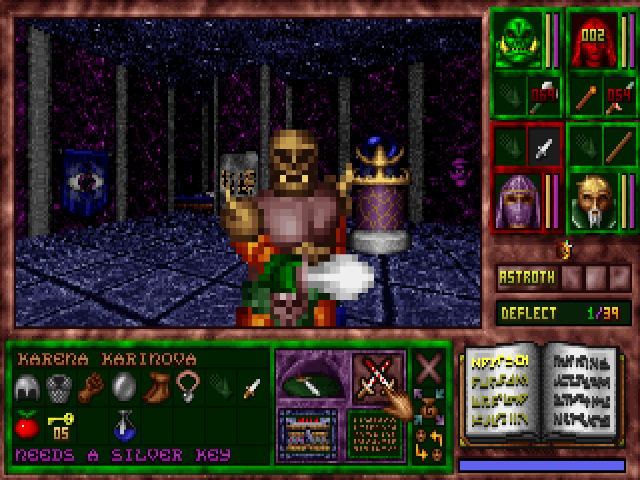Select the green orc party portrait
The width and height of the screenshot is (640, 480).
[x=517, y=42]
